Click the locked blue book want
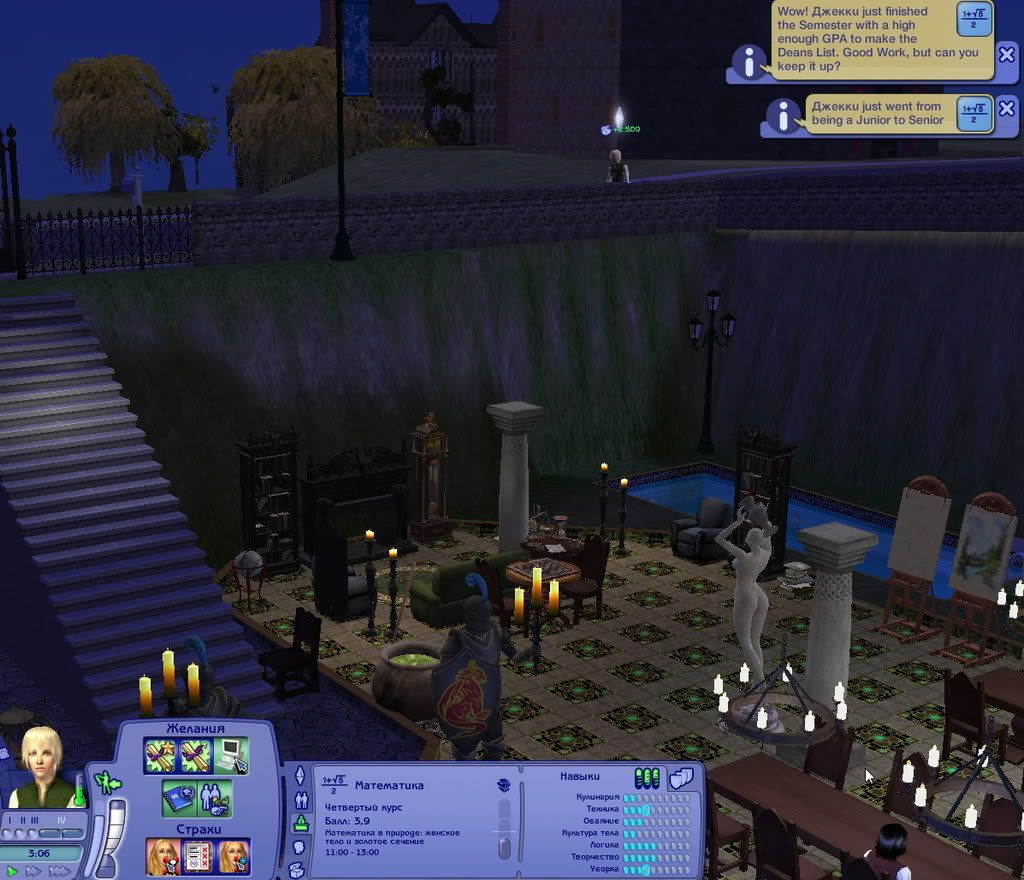 point(179,798)
